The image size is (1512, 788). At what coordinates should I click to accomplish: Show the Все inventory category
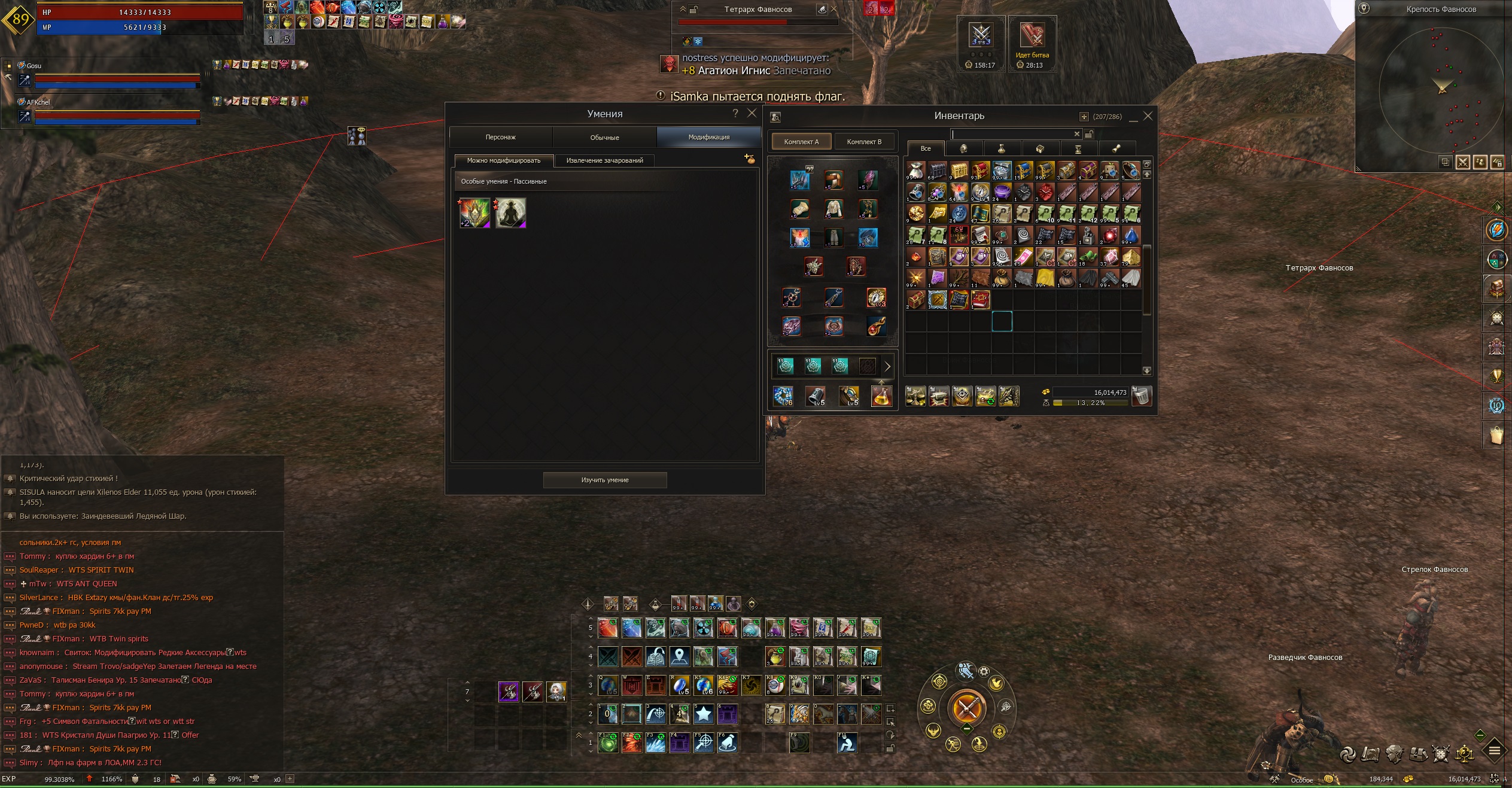coord(926,148)
